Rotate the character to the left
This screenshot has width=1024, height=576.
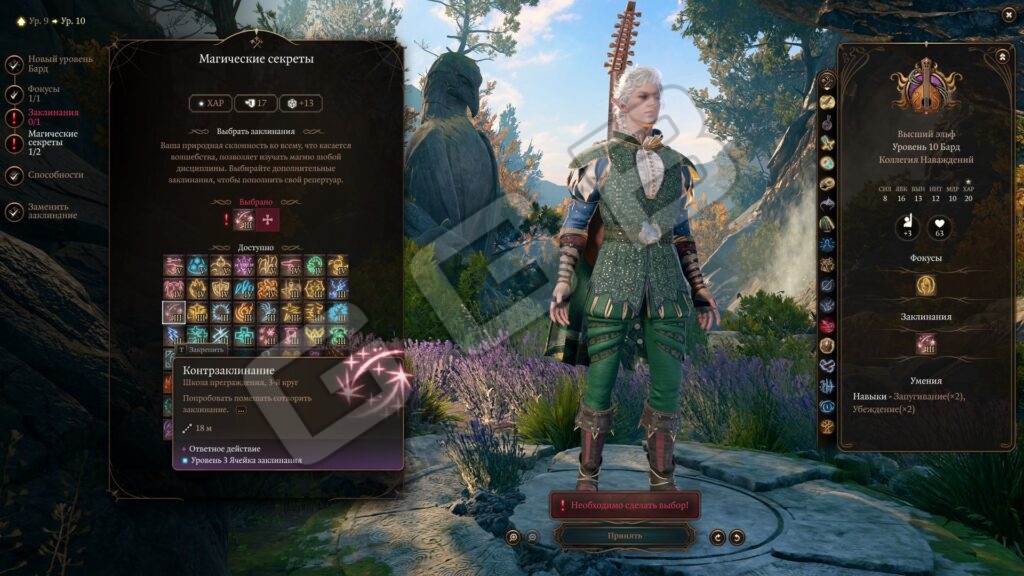pyautogui.click(x=717, y=537)
